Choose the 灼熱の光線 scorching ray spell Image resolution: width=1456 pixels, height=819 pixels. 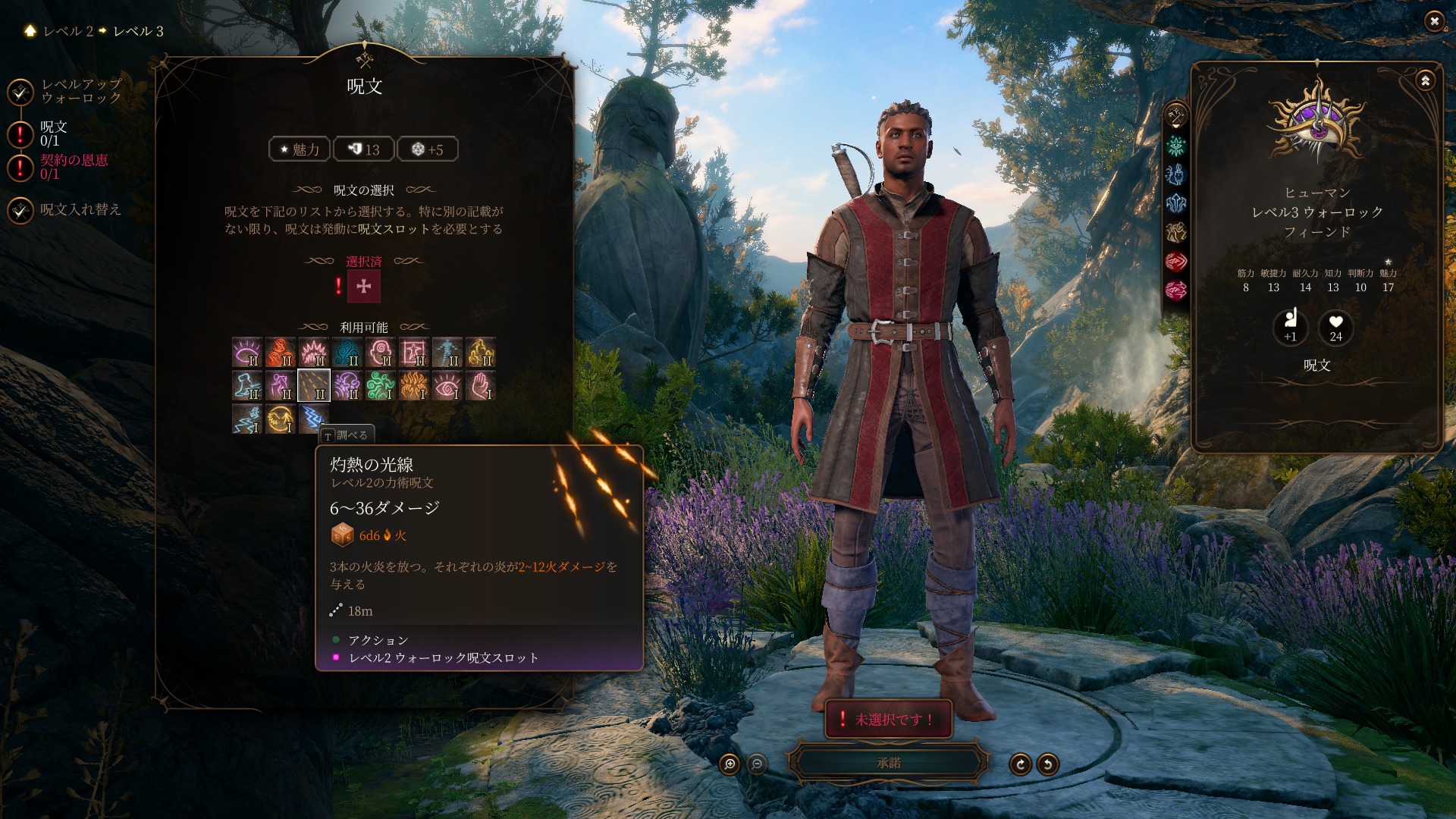point(313,385)
